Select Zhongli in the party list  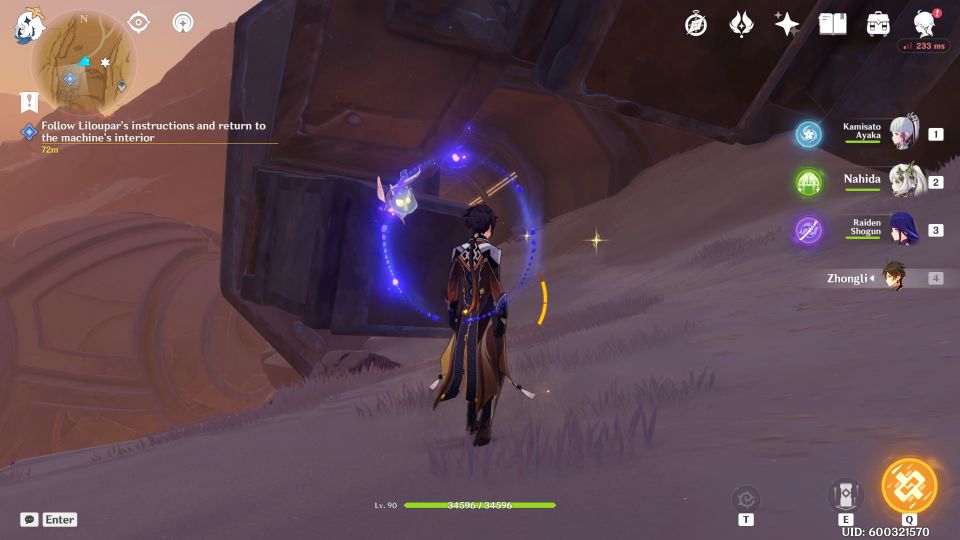click(890, 278)
